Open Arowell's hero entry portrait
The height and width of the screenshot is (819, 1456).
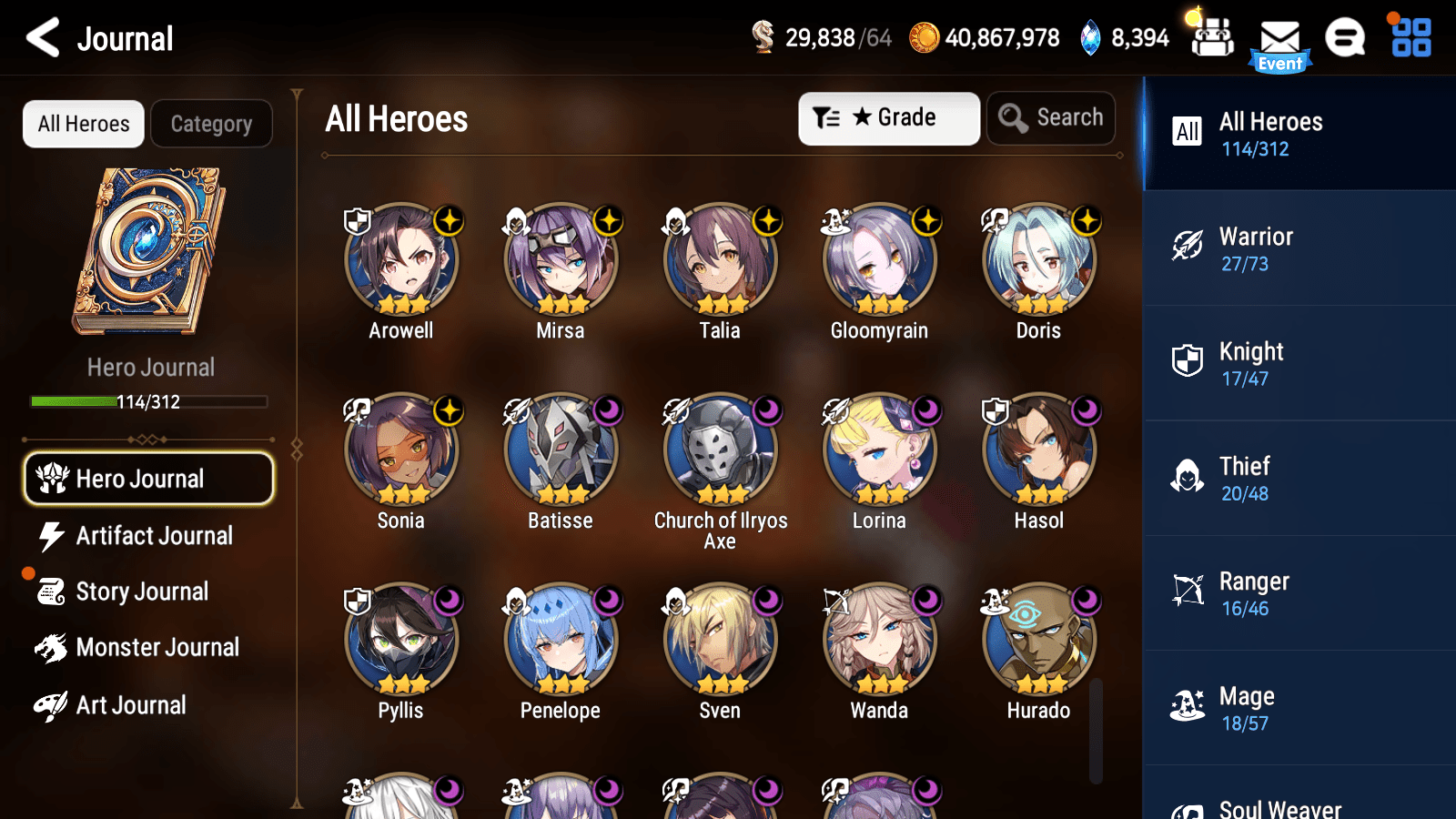(x=400, y=259)
